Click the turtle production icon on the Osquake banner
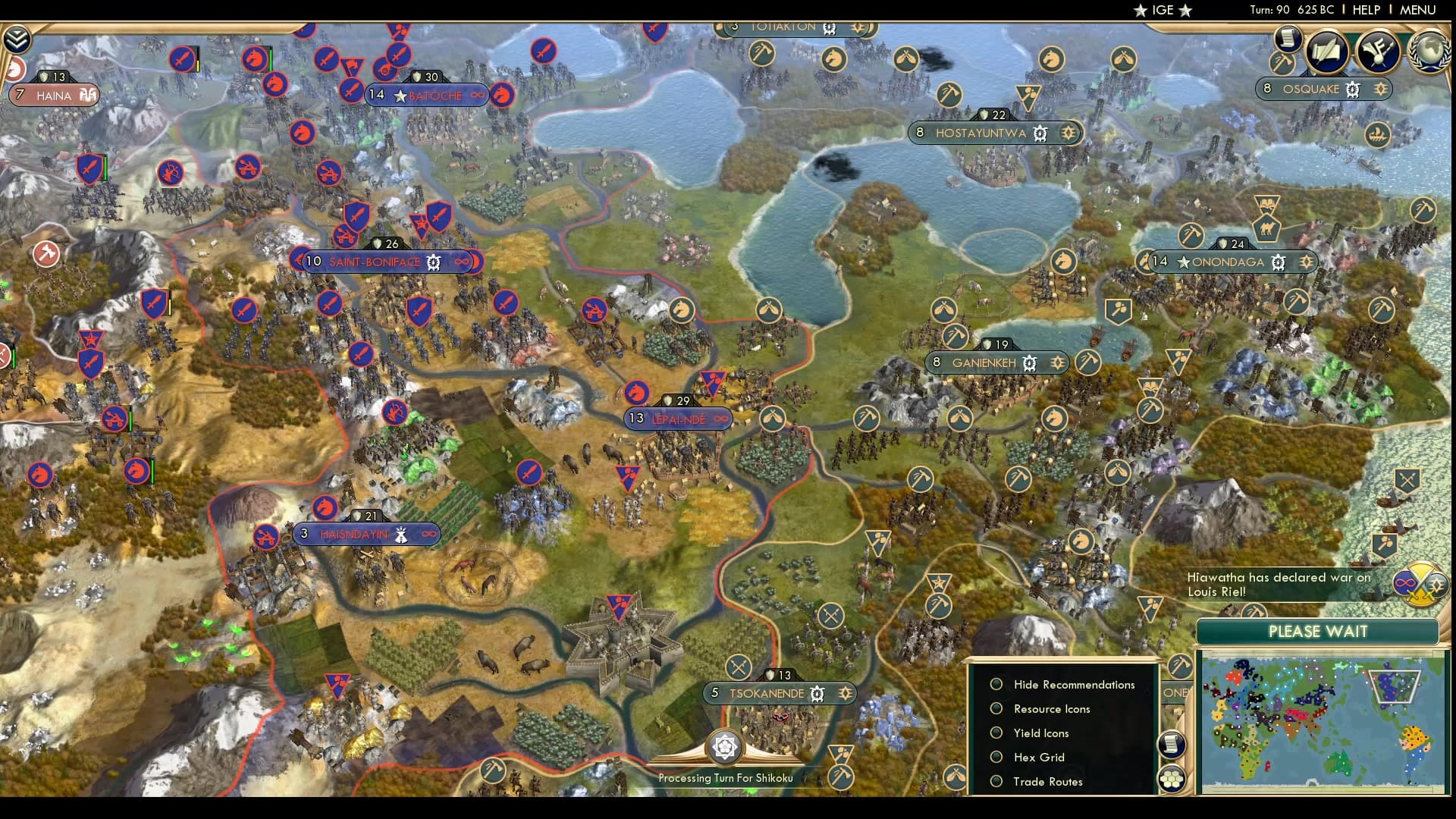1456x819 pixels. (x=1351, y=89)
